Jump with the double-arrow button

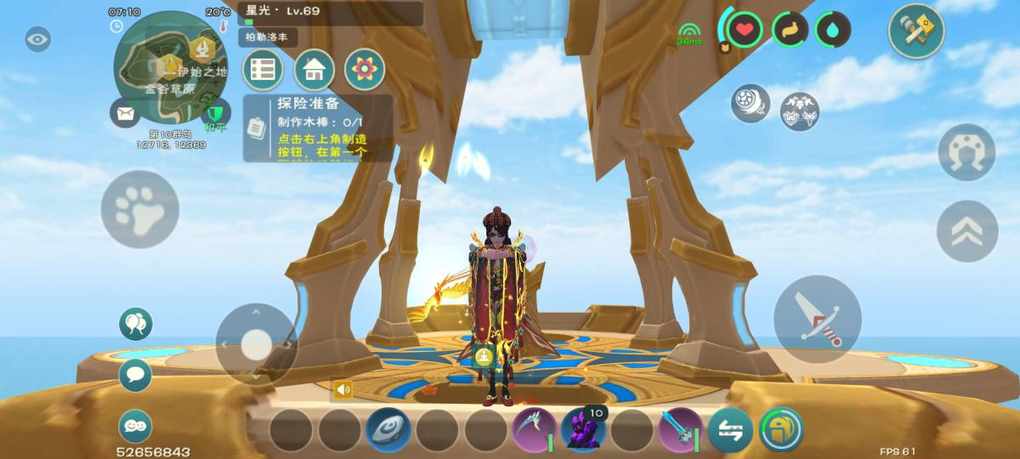(x=967, y=231)
